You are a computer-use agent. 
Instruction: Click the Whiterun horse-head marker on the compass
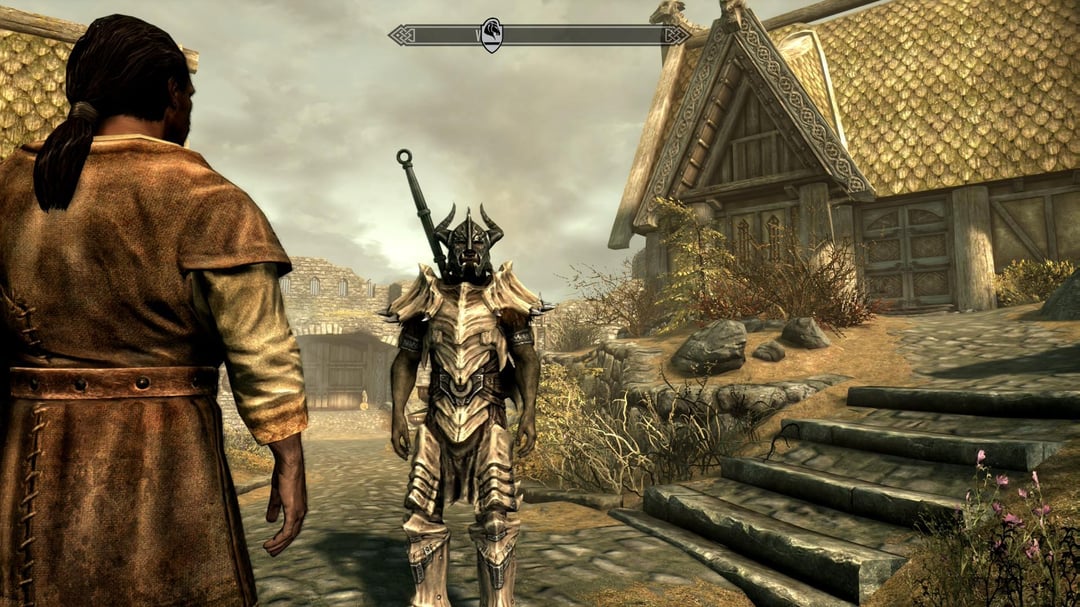[491, 35]
